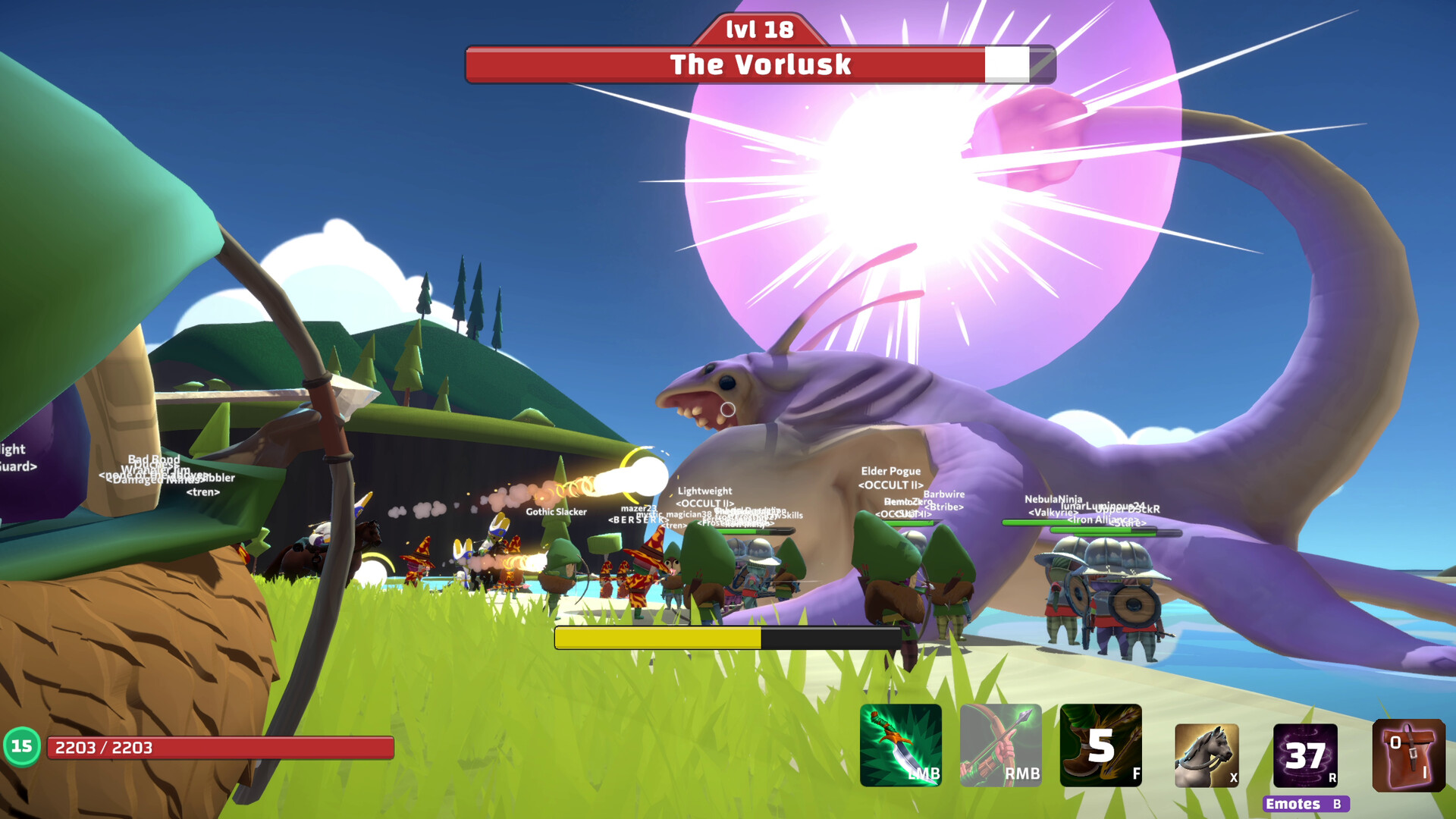The width and height of the screenshot is (1456, 819).
Task: Select player nameplate NebulaNinja
Action: pos(1052,499)
